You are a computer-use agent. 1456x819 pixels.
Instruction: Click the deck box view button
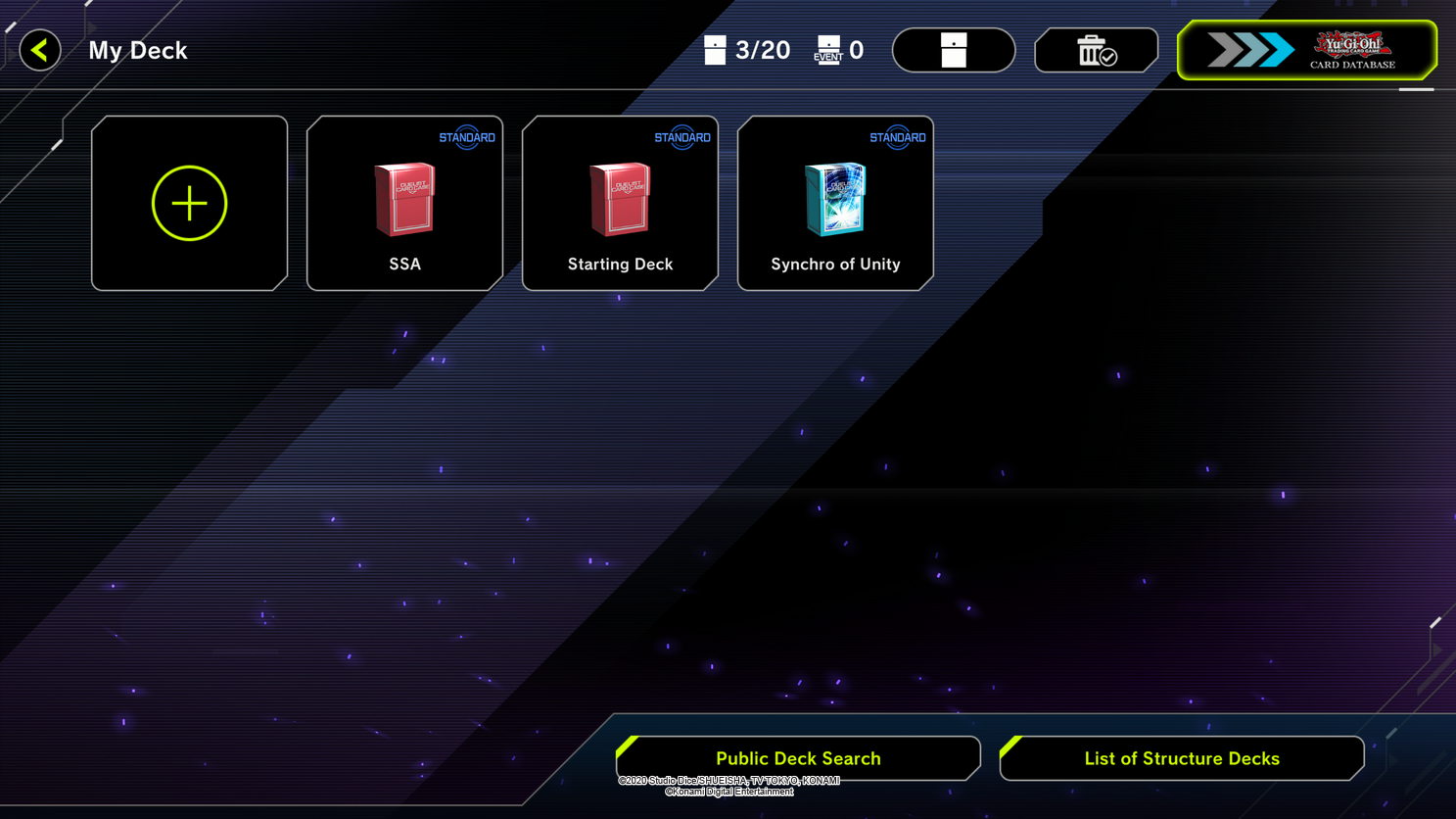click(954, 50)
